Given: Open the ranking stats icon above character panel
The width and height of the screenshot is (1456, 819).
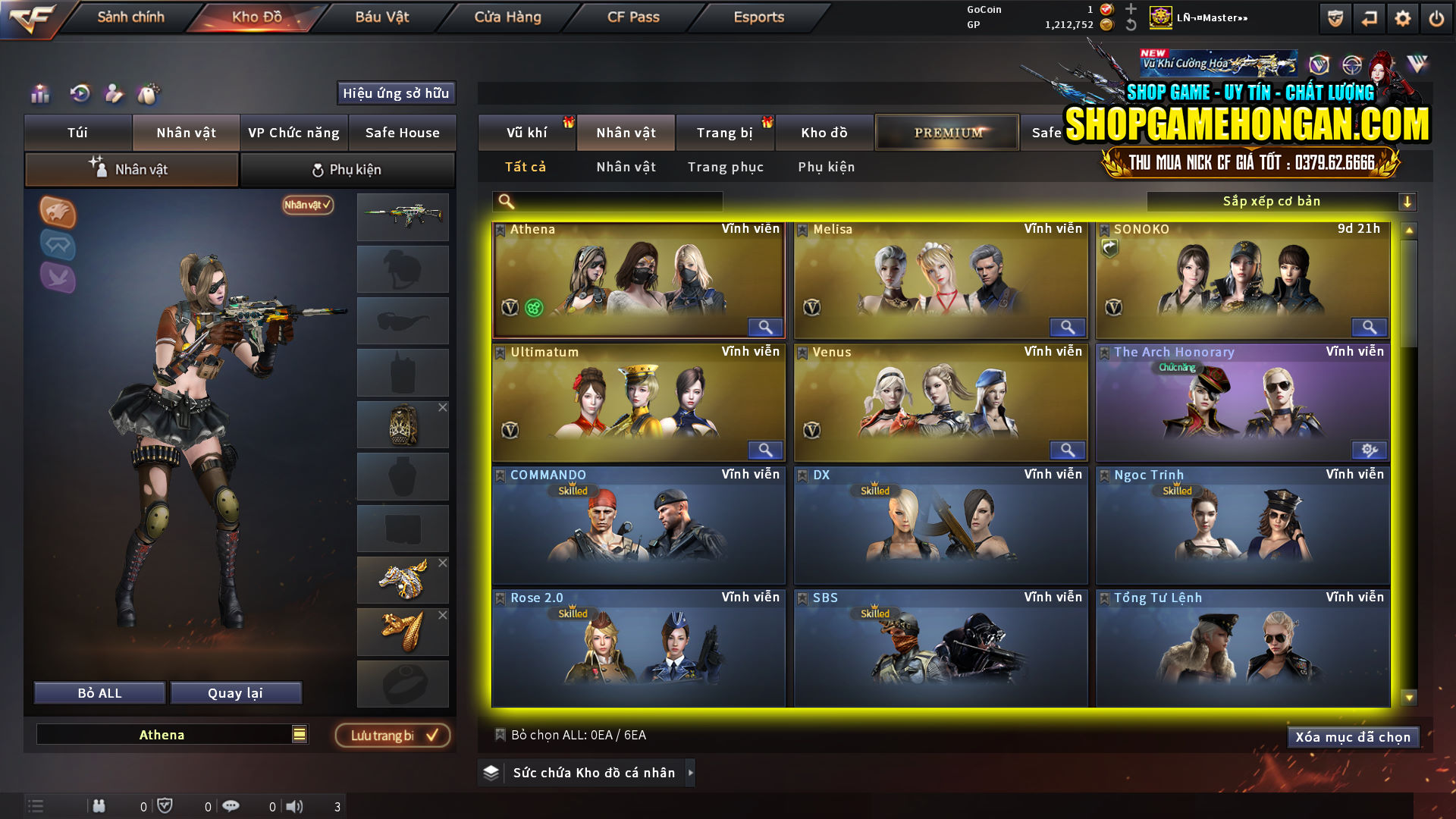Looking at the screenshot, I should click(x=39, y=94).
